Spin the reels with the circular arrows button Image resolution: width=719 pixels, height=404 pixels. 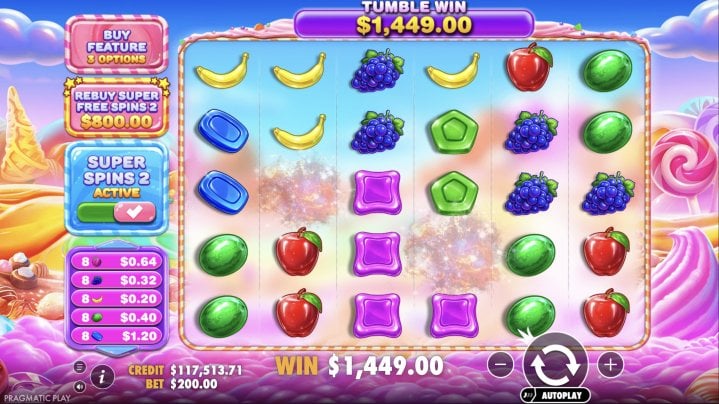click(x=555, y=363)
